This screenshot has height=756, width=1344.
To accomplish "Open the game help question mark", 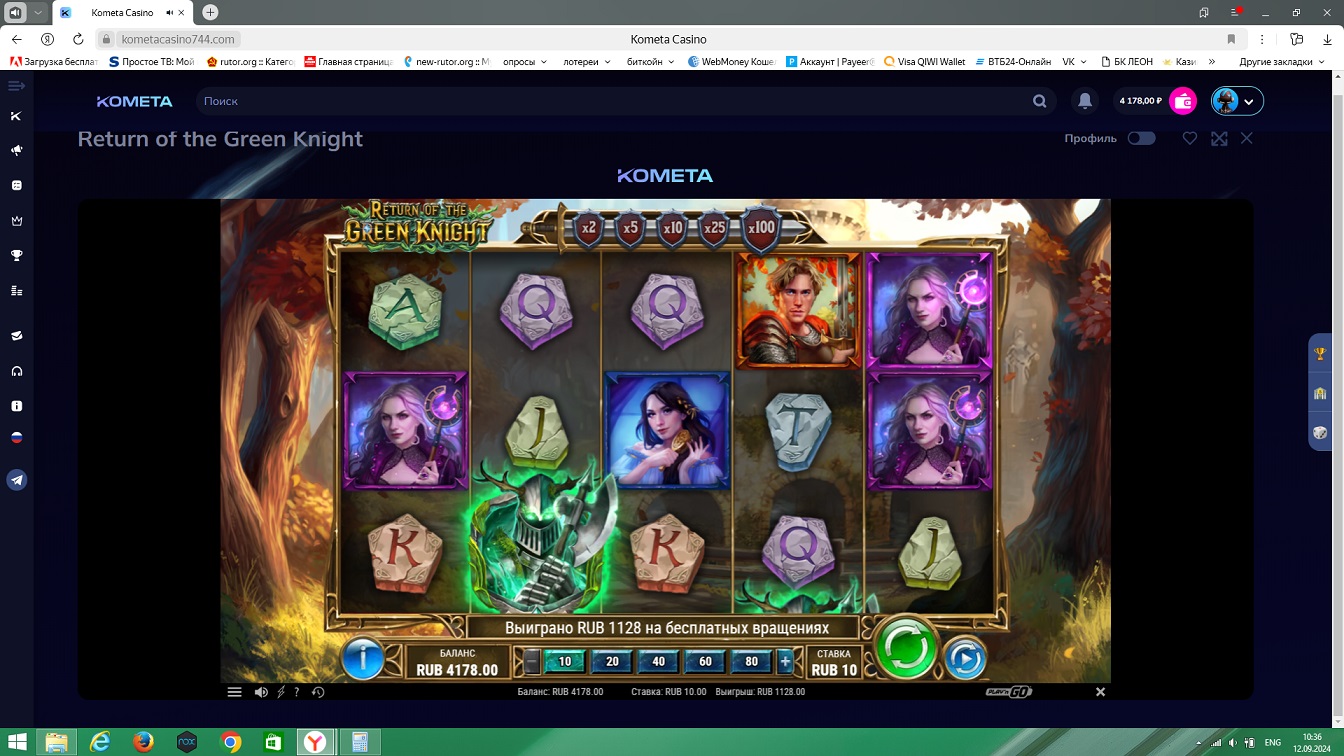I will pyautogui.click(x=297, y=692).
